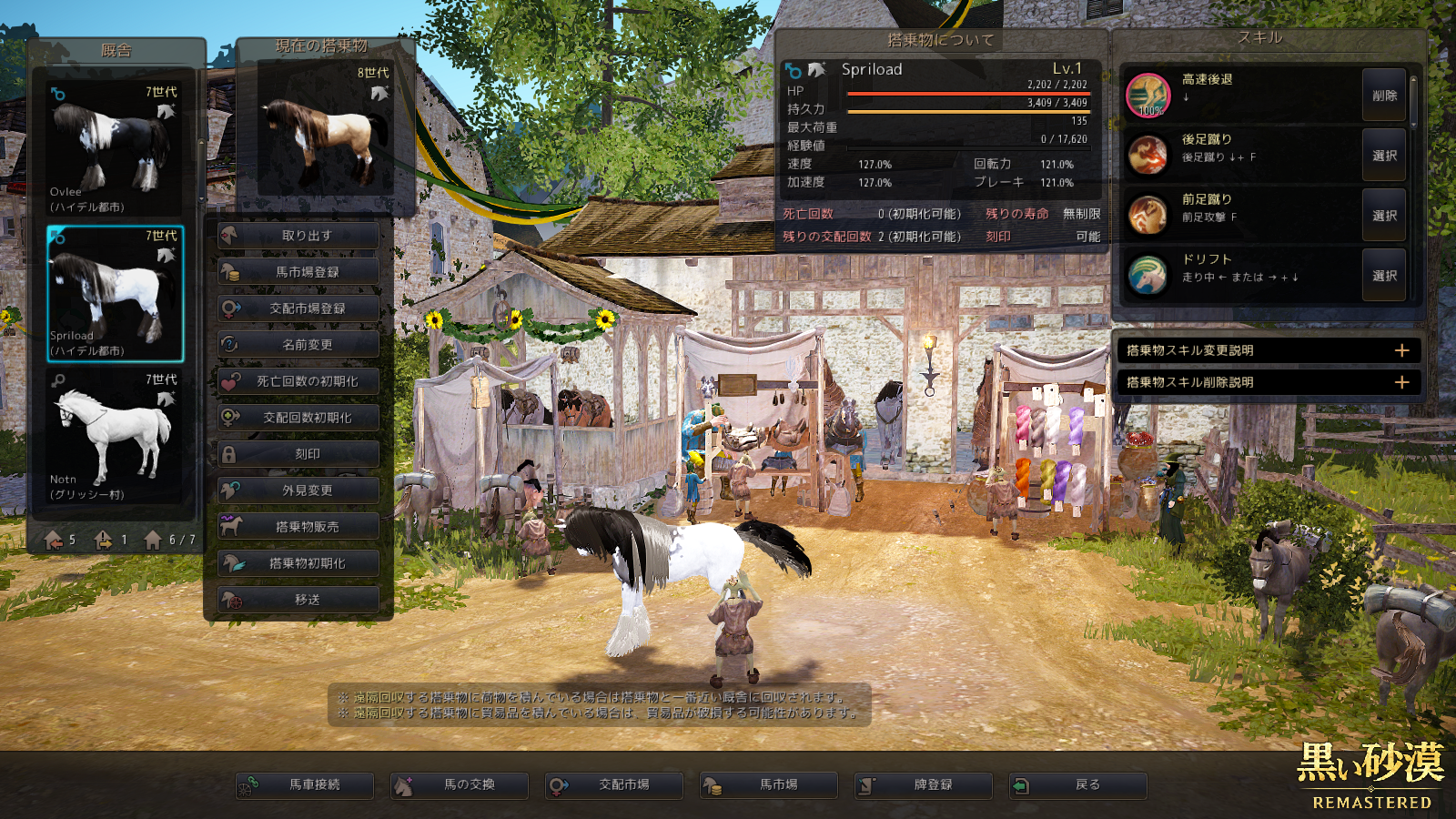1456x819 pixels.
Task: Open 外見変更 appearance change
Action: point(298,490)
